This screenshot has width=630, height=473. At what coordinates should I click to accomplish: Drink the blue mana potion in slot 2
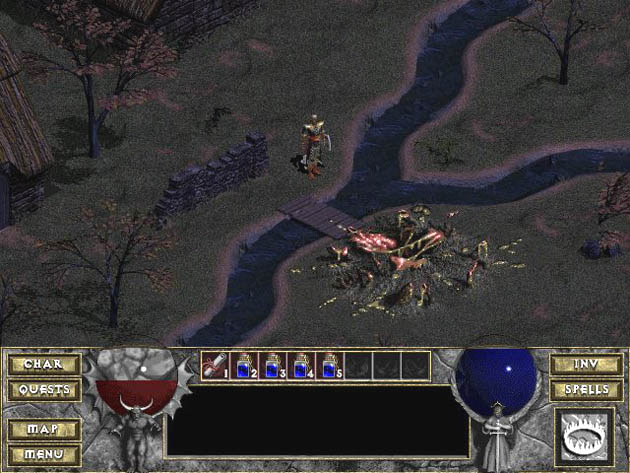(243, 366)
